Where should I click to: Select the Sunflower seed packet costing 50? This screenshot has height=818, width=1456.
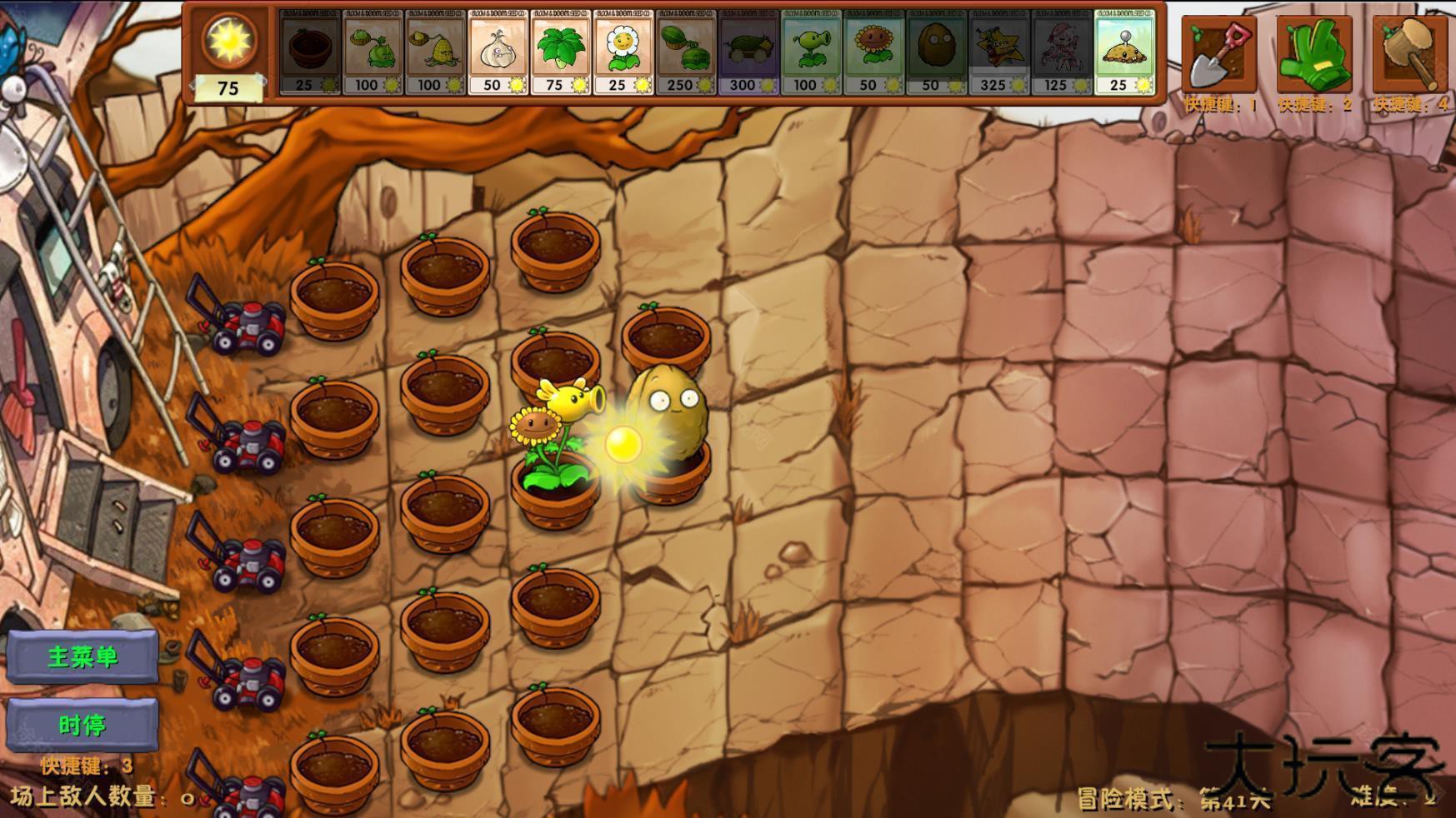click(x=873, y=50)
